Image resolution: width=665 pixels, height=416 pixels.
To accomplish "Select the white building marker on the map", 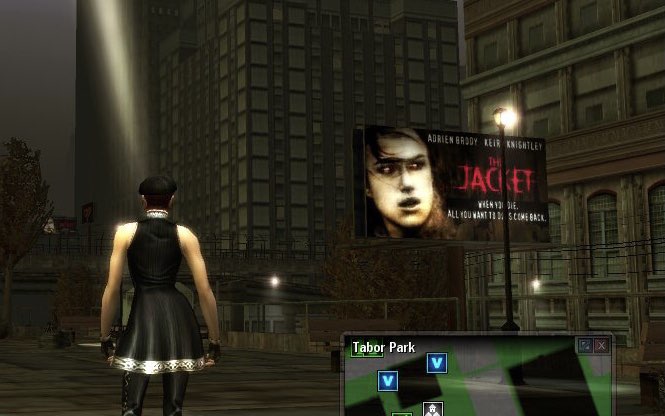I will (x=433, y=409).
